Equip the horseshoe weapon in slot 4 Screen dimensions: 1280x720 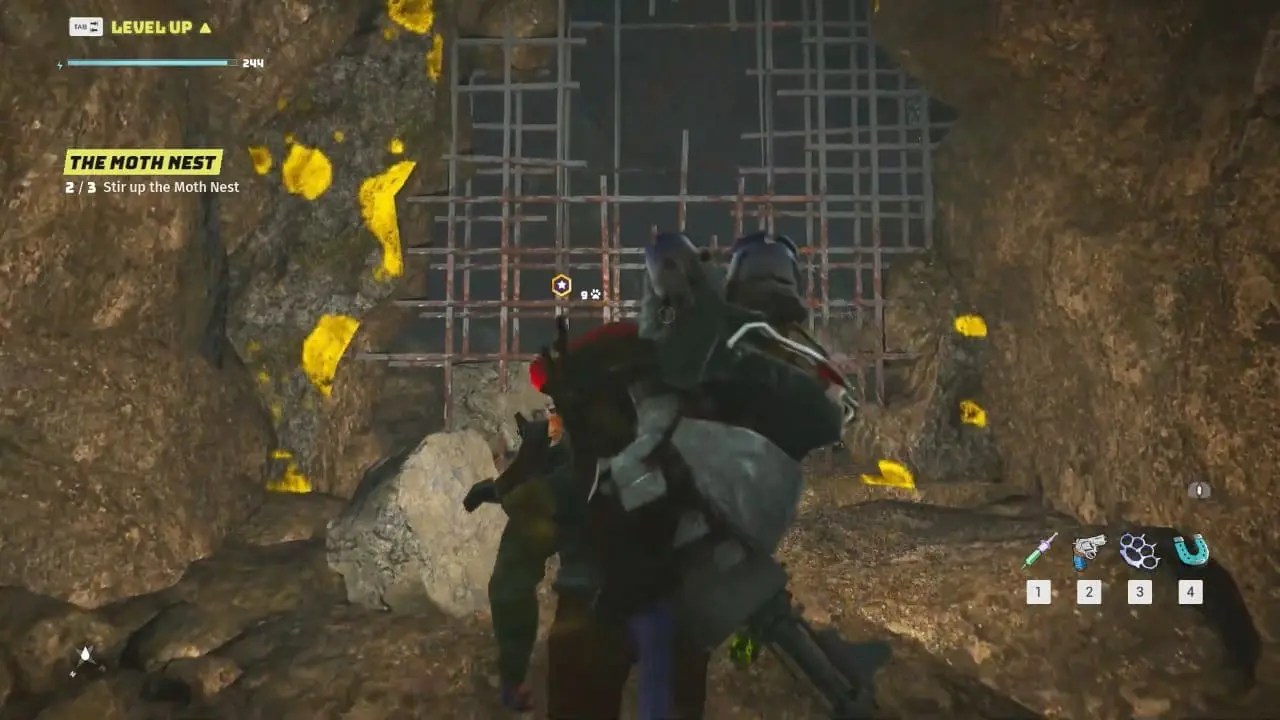[x=1190, y=549]
